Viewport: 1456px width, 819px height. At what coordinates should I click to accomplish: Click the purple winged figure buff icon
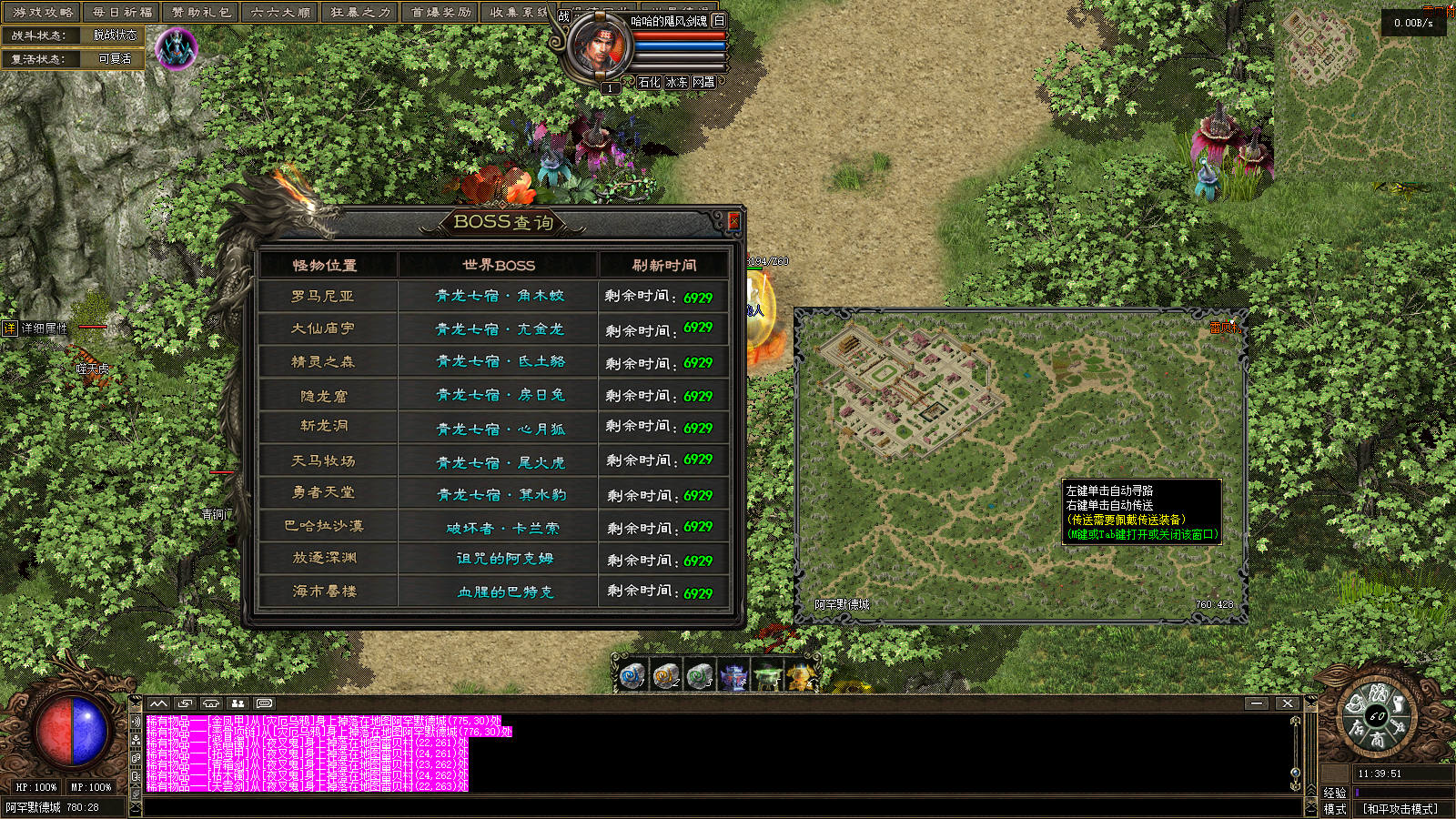pyautogui.click(x=176, y=48)
